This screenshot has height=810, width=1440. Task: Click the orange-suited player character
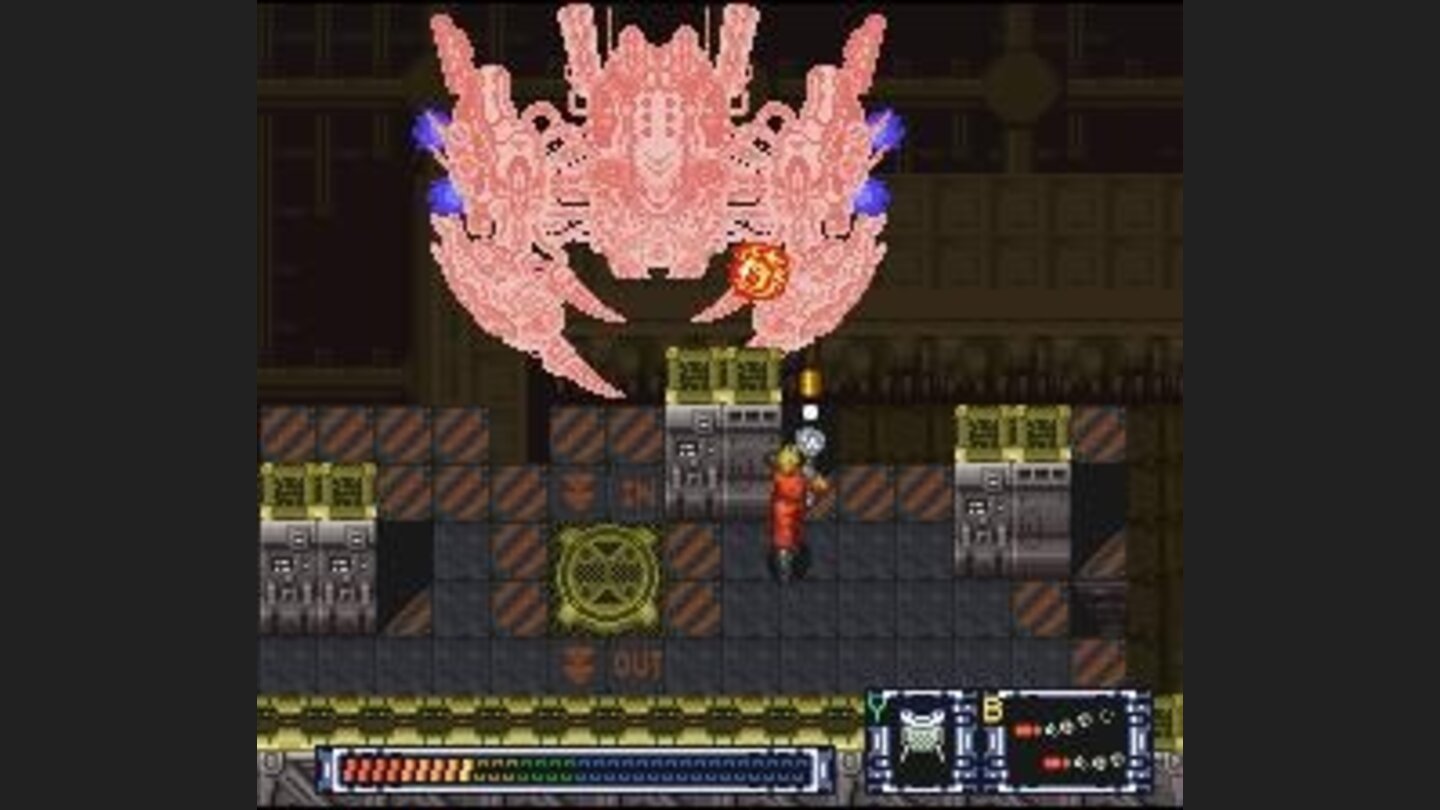pos(787,510)
